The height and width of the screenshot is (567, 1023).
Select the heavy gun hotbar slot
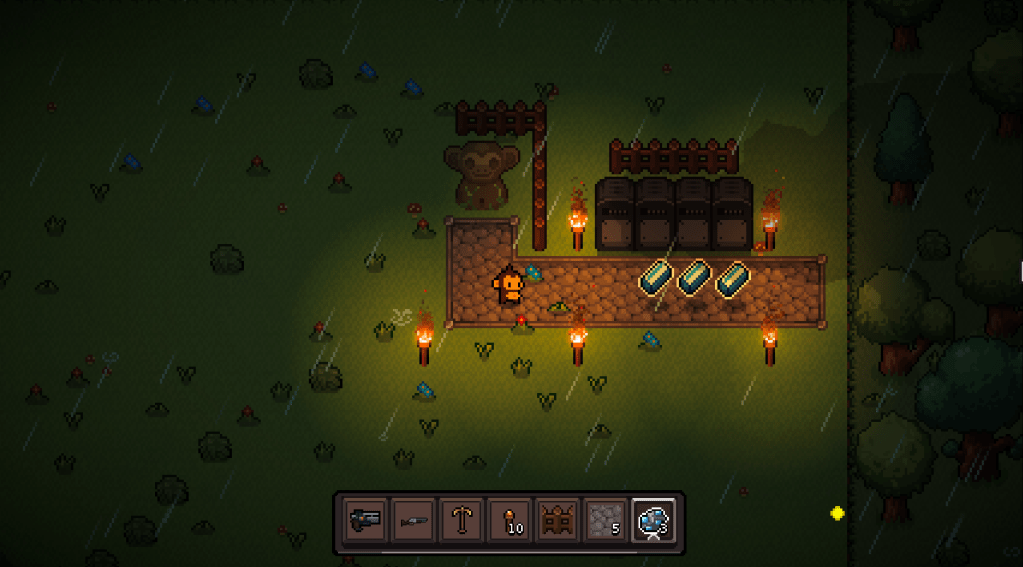(x=364, y=520)
